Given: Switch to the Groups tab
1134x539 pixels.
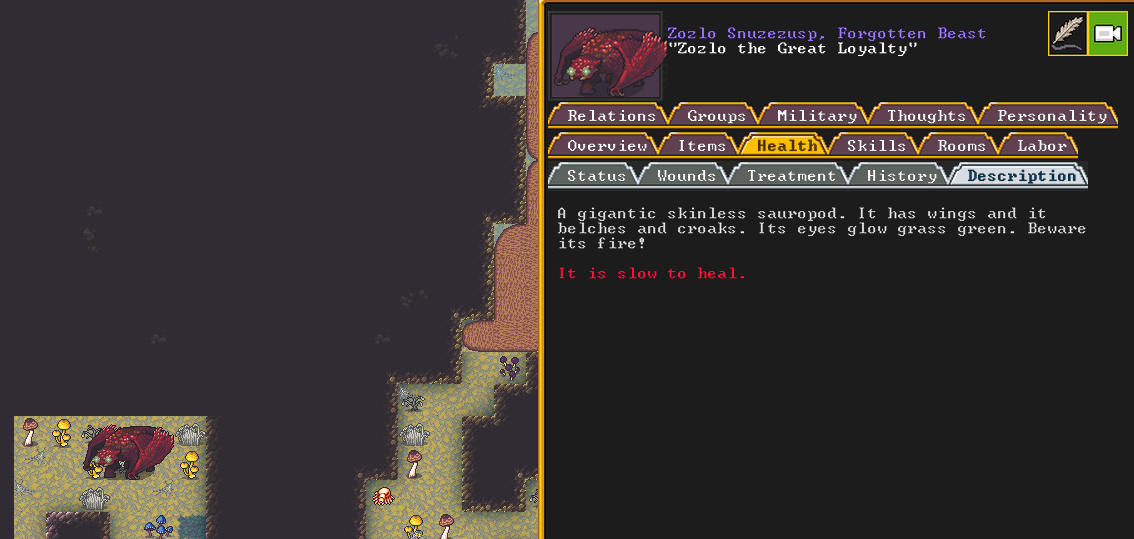Looking at the screenshot, I should tap(716, 116).
